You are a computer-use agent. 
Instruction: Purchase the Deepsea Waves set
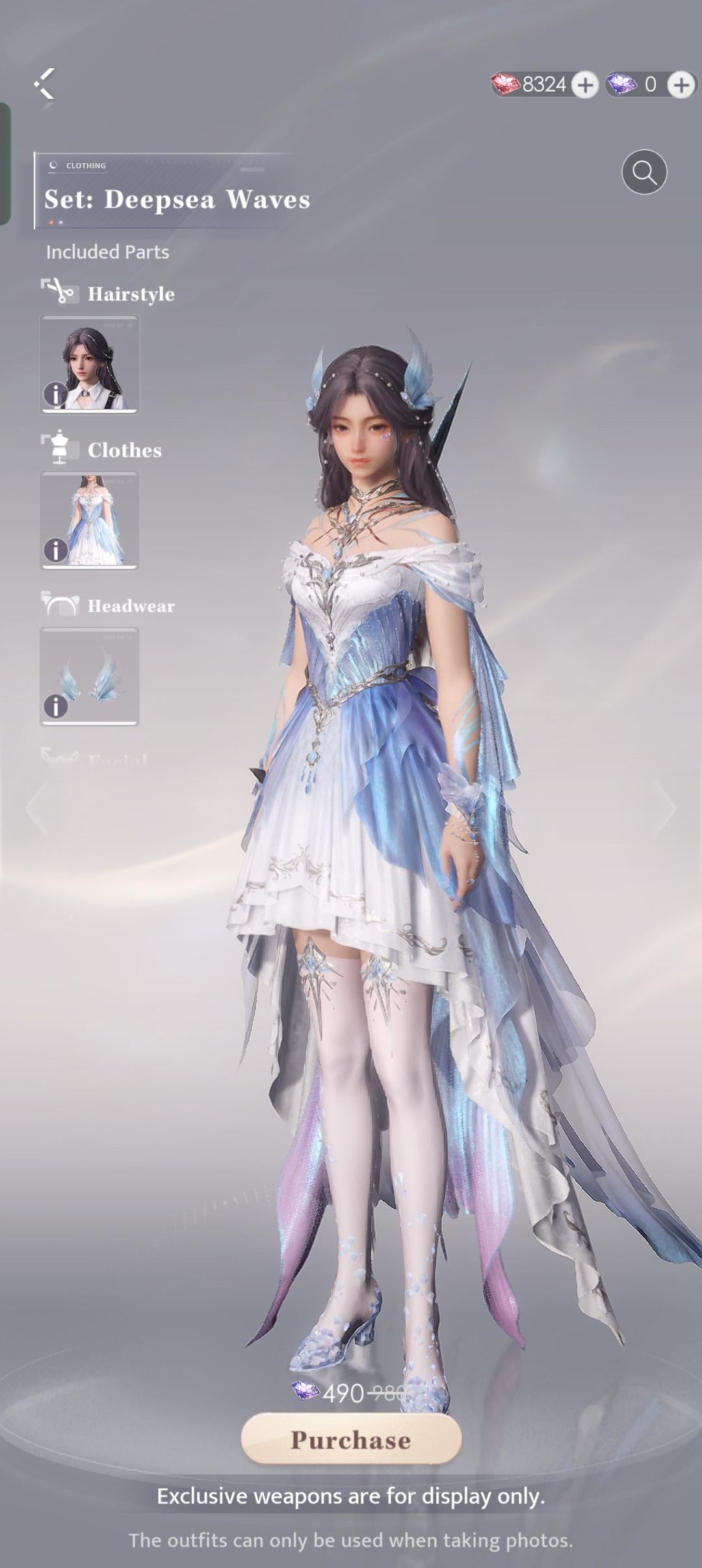351,1439
